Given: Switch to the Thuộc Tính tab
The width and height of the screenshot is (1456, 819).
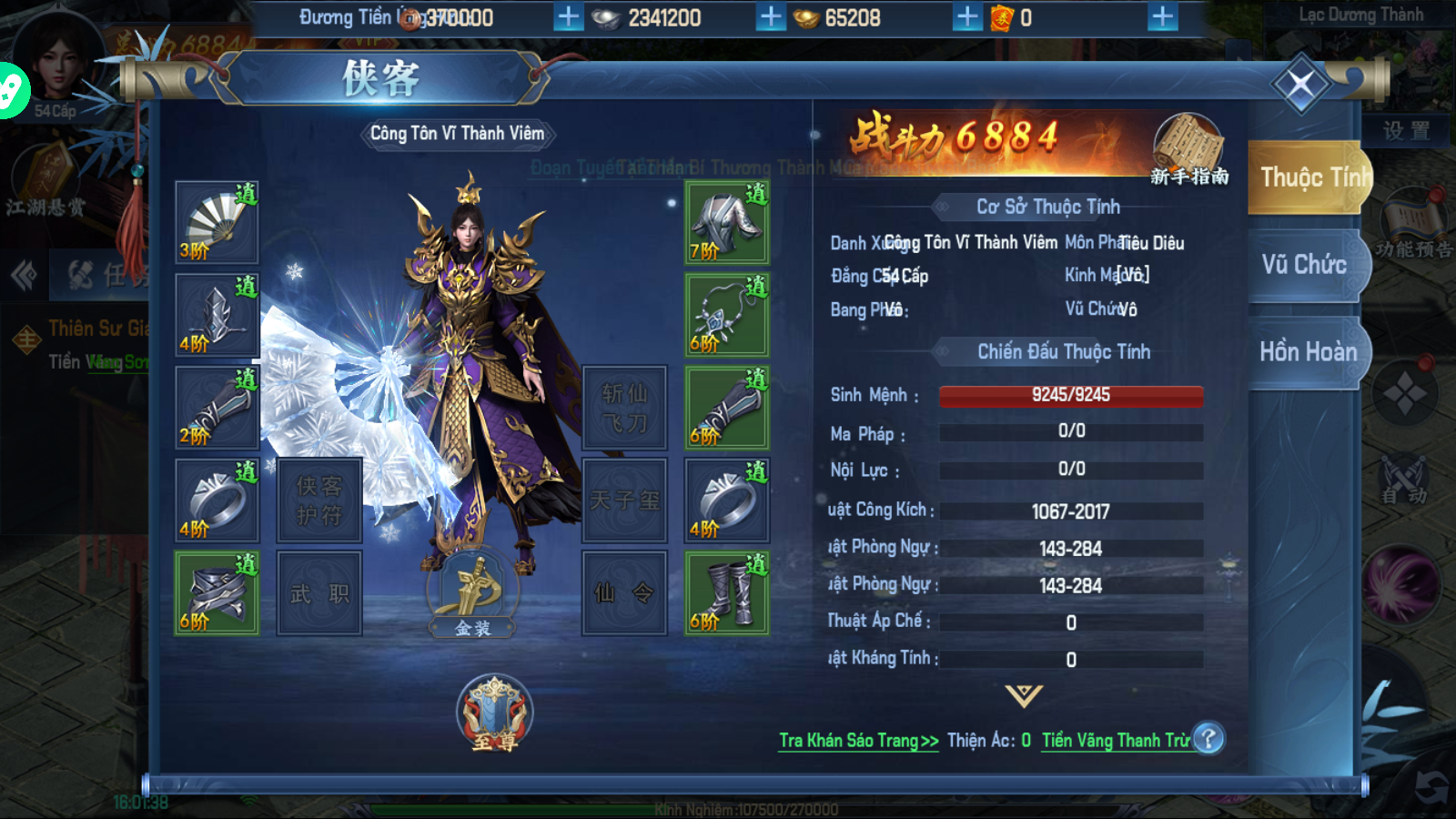Looking at the screenshot, I should (x=1308, y=177).
